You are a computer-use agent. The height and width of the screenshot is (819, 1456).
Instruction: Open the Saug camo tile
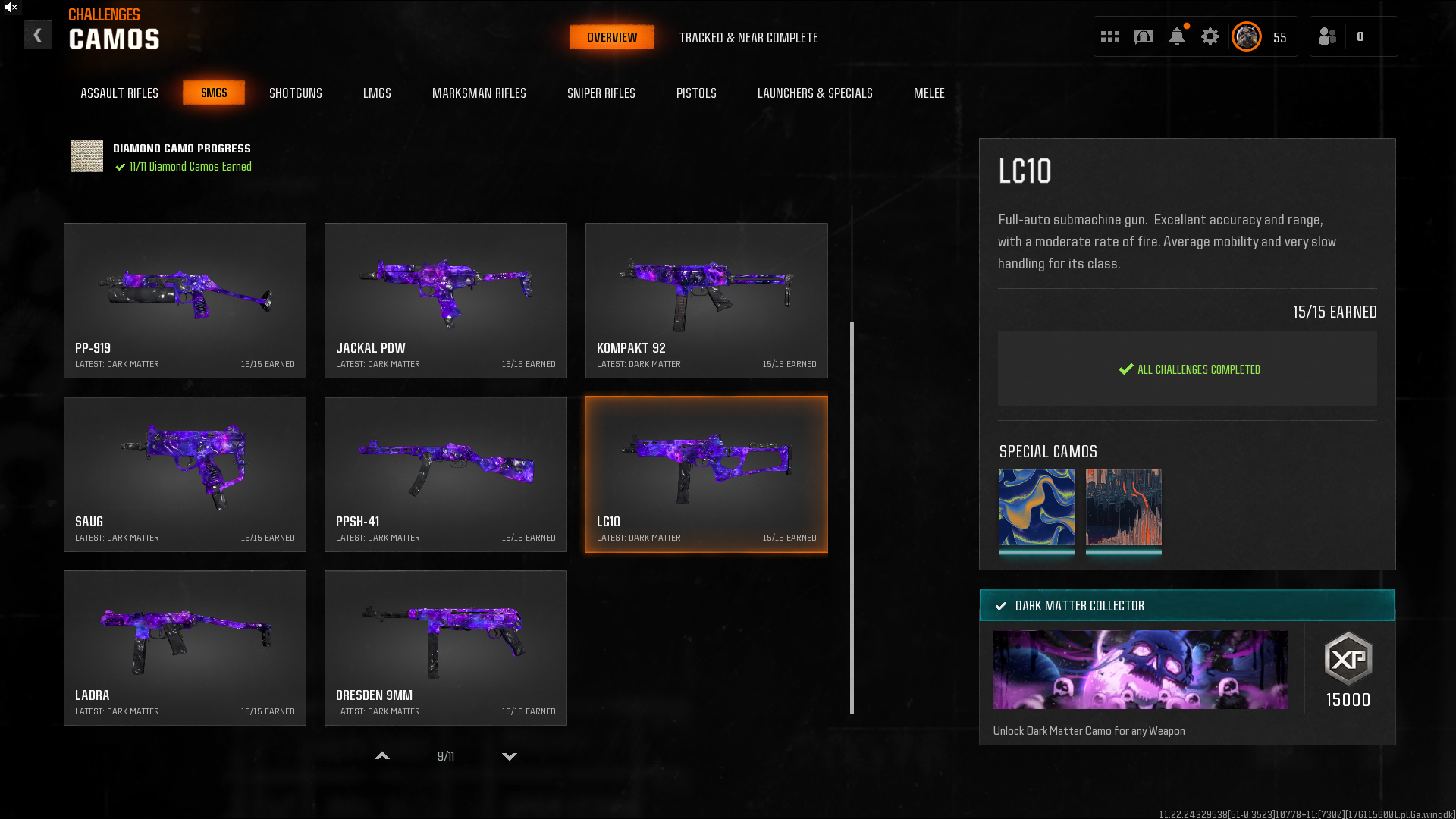[x=185, y=474]
